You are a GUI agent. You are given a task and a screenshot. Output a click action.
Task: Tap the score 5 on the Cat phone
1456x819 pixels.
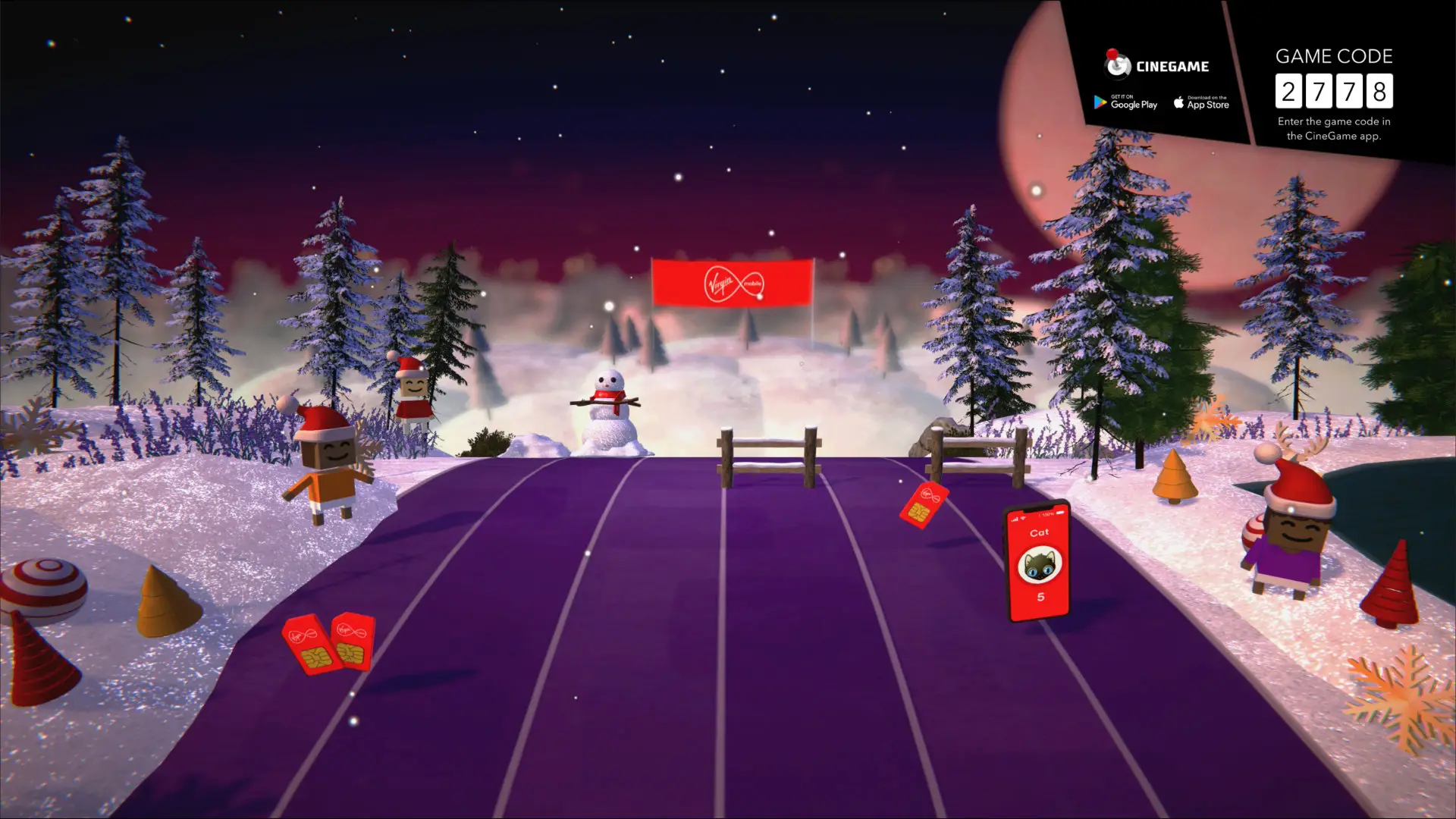[1040, 596]
